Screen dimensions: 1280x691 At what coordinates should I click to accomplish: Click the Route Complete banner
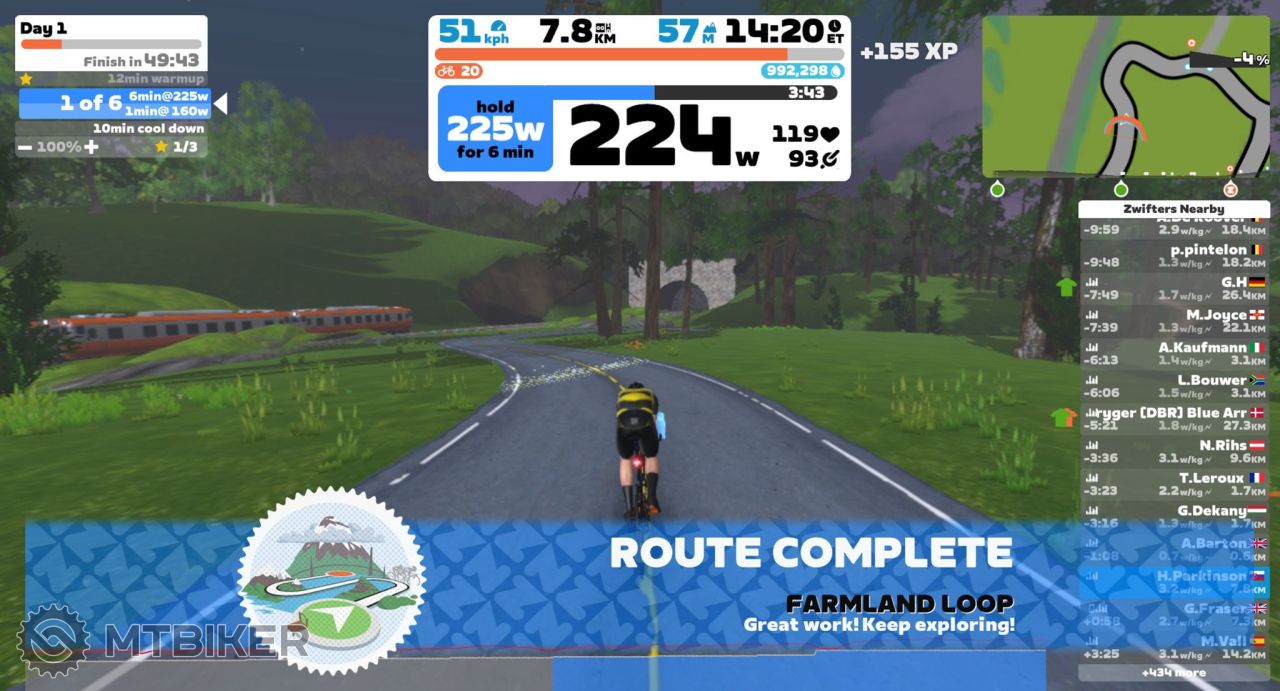tap(810, 553)
